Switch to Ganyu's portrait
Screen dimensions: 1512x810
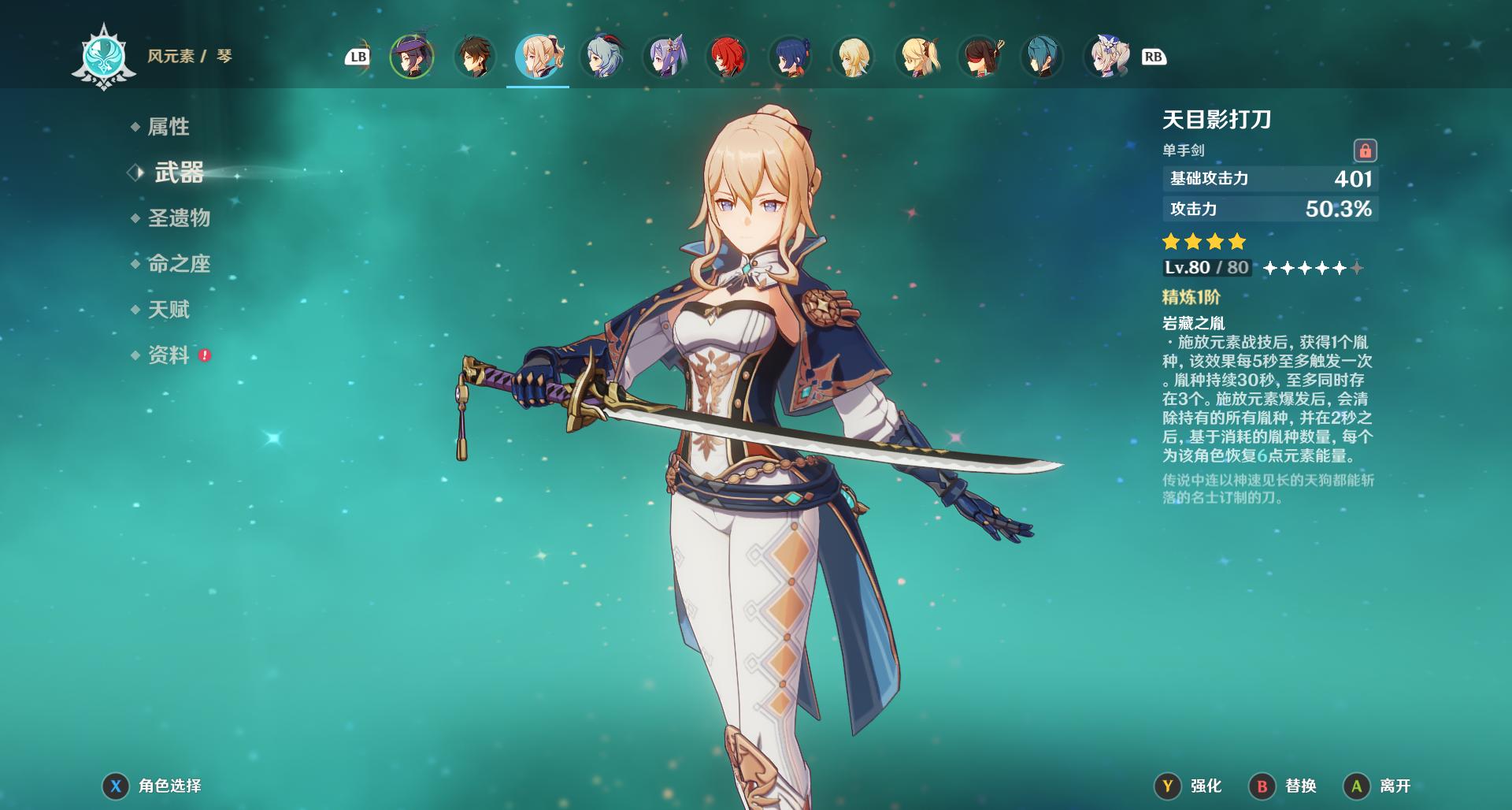pos(602,57)
